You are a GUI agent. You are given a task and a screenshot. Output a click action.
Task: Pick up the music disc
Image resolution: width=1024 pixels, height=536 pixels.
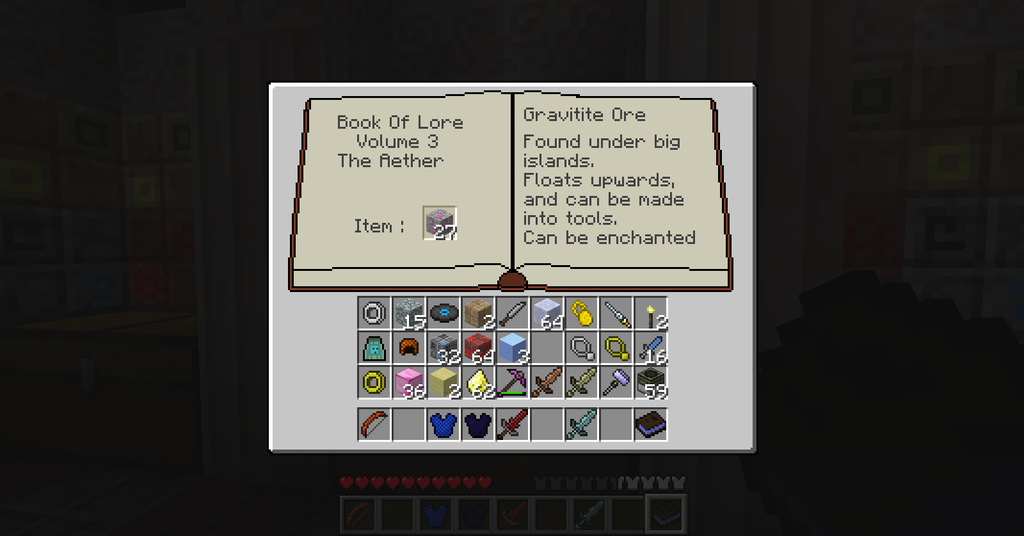[443, 313]
